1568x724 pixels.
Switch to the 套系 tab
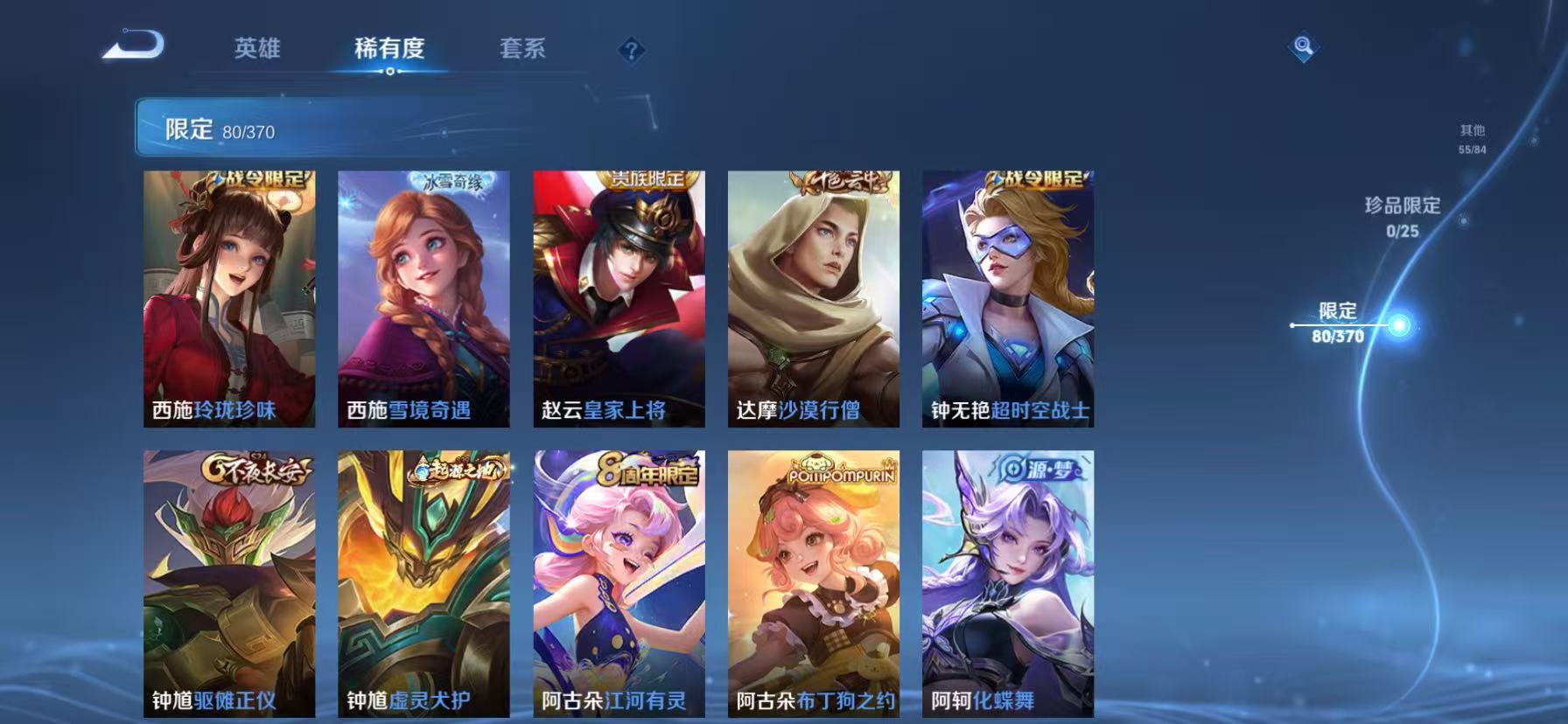coord(522,50)
